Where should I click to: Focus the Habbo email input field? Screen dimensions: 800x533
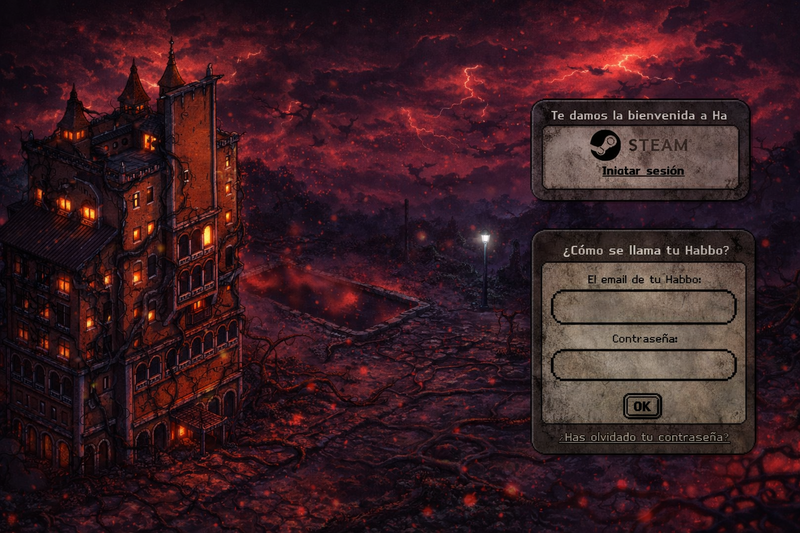(643, 307)
